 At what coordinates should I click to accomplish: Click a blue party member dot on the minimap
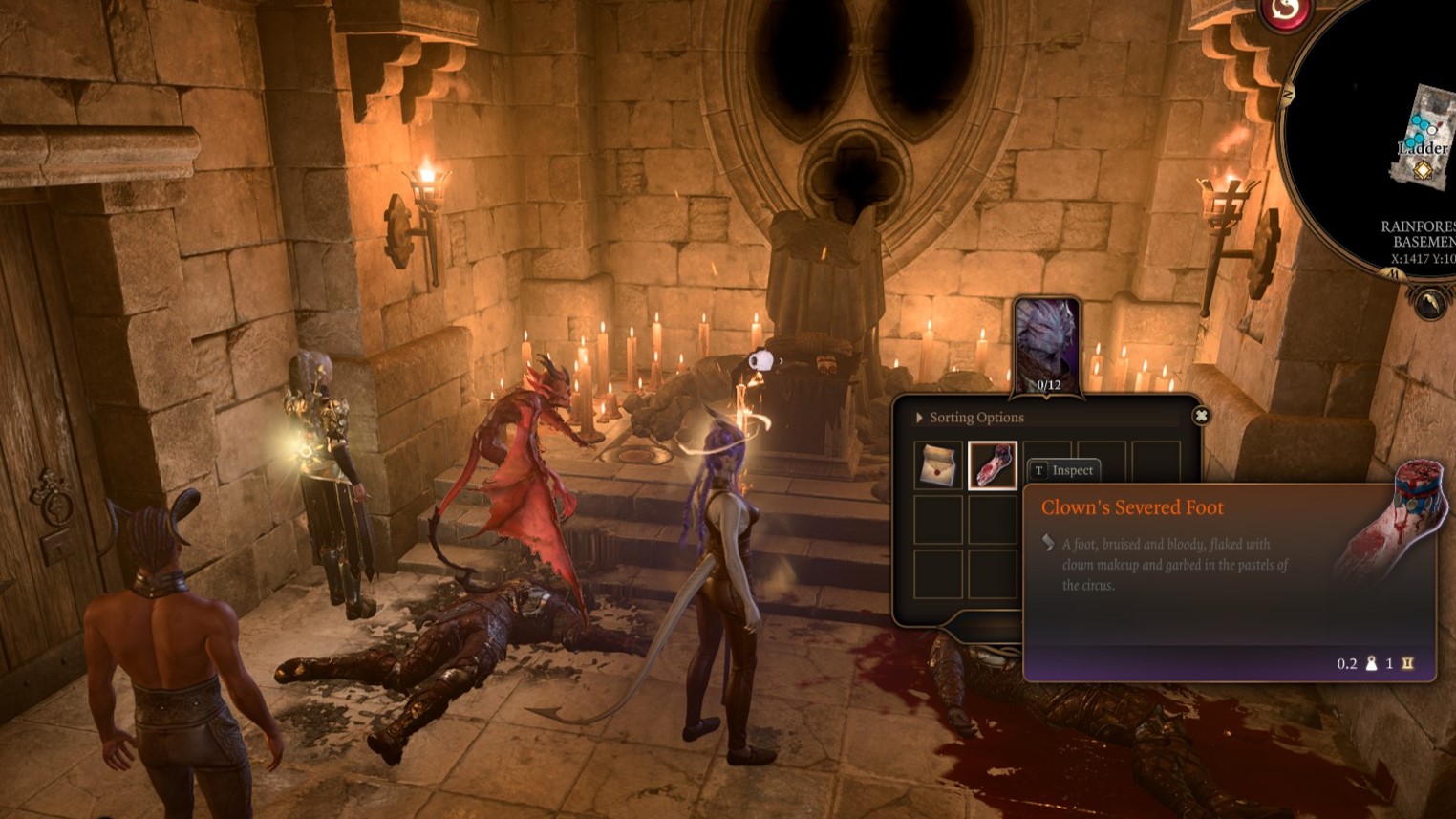click(x=1418, y=119)
